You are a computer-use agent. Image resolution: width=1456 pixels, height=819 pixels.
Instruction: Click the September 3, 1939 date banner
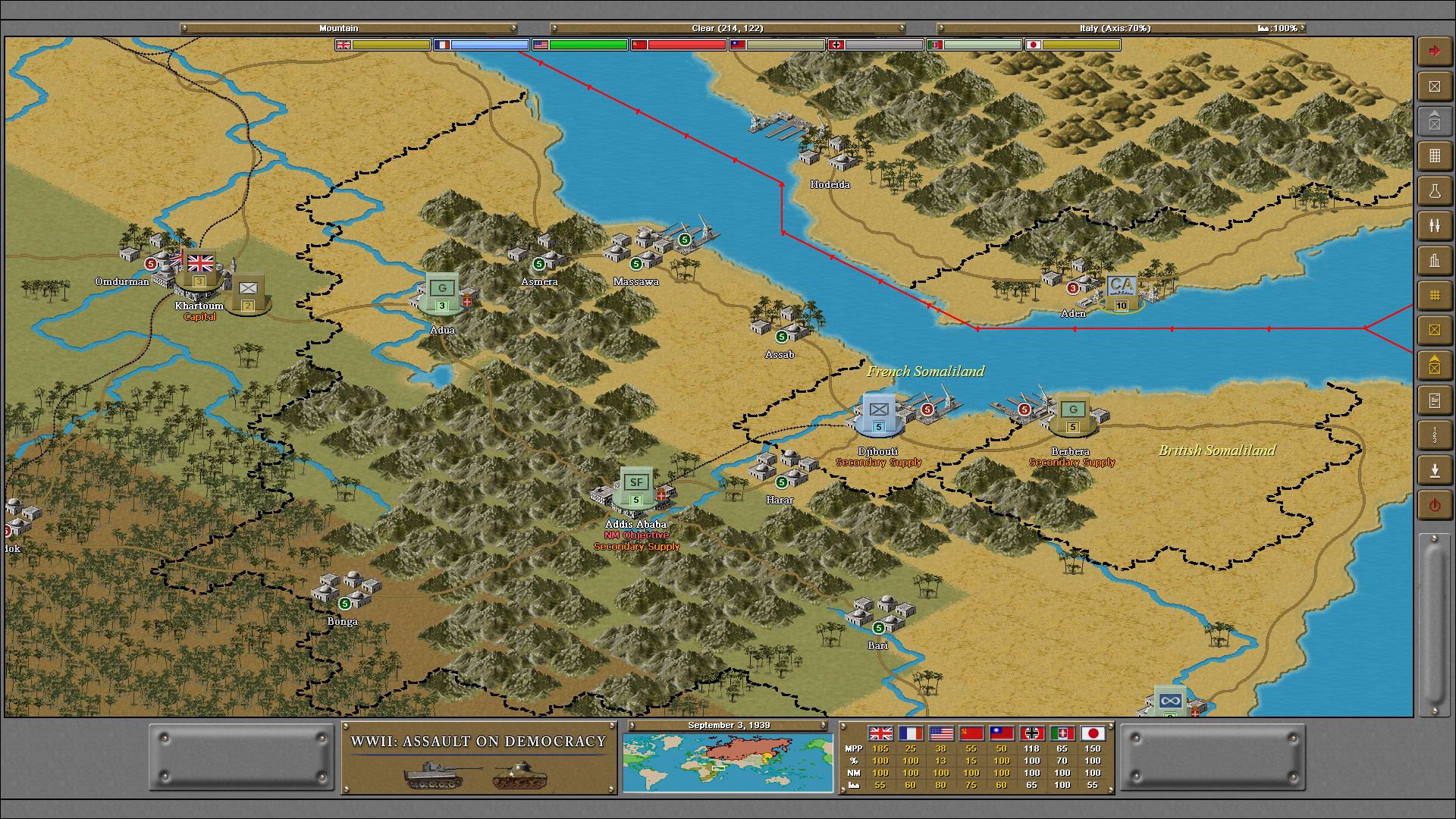tap(727, 725)
